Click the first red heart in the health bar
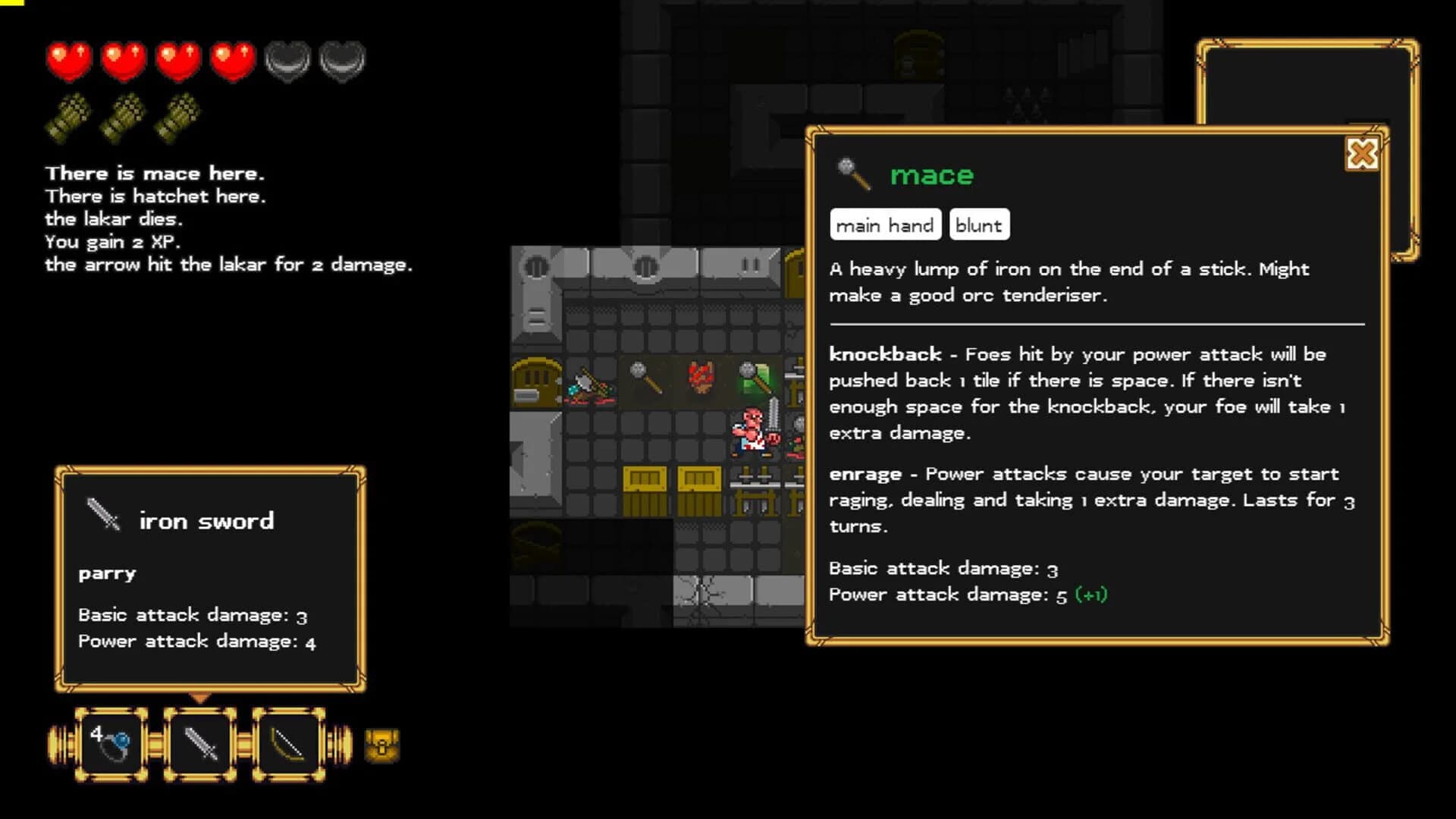This screenshot has width=1456, height=819. pos(69,61)
